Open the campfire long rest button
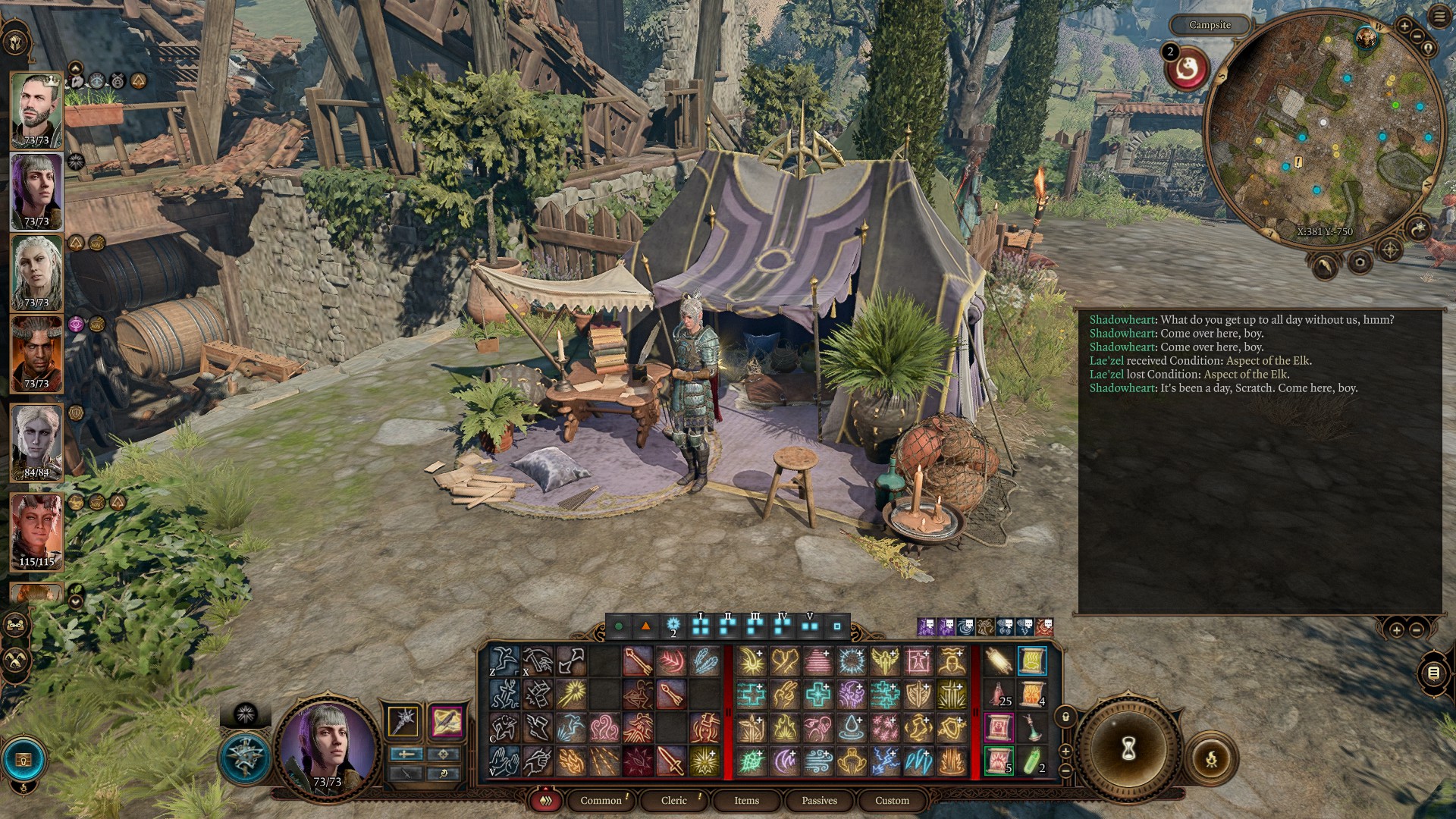1456x819 pixels. point(1211,758)
